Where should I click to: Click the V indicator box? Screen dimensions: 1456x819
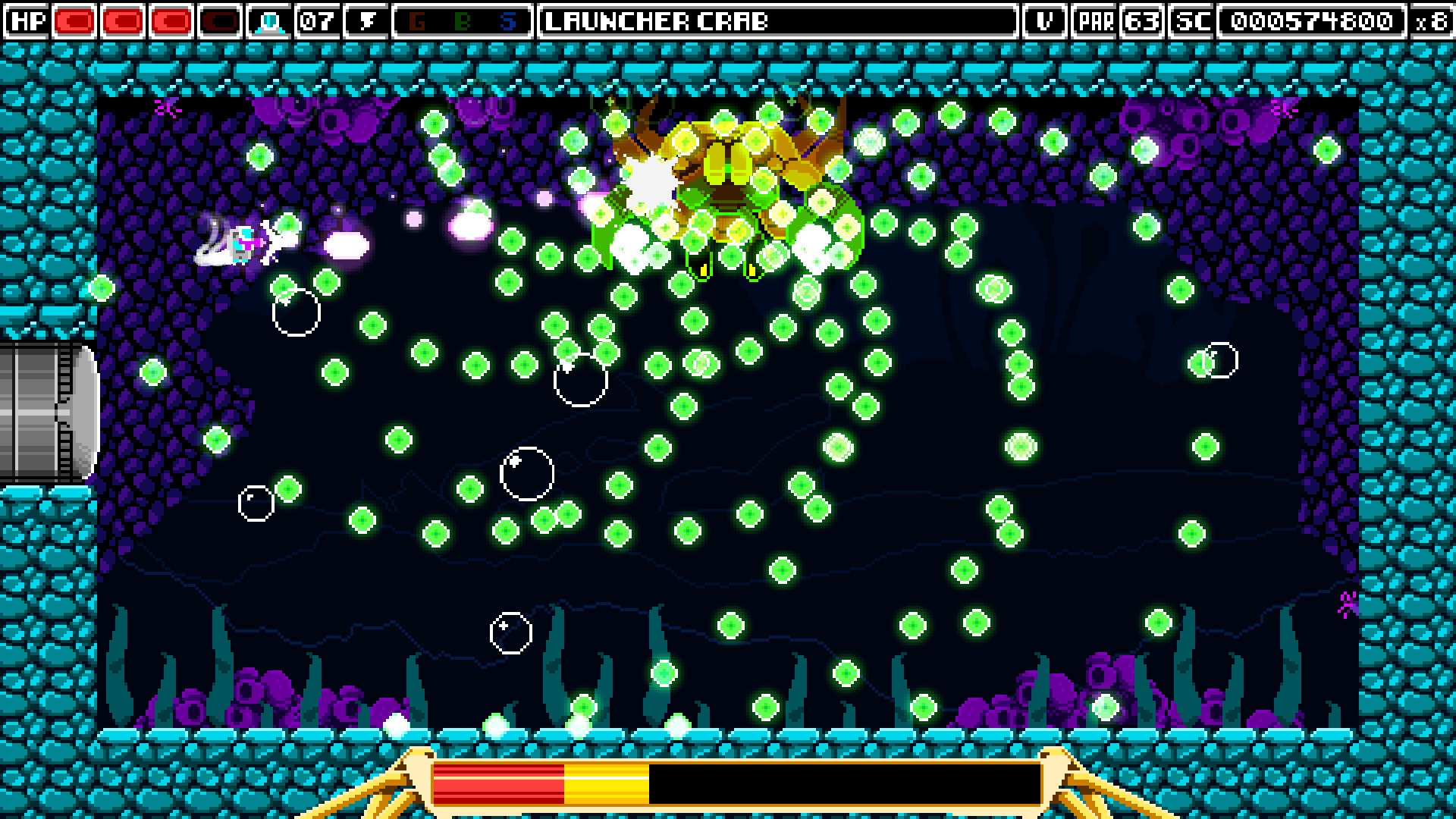click(1044, 21)
